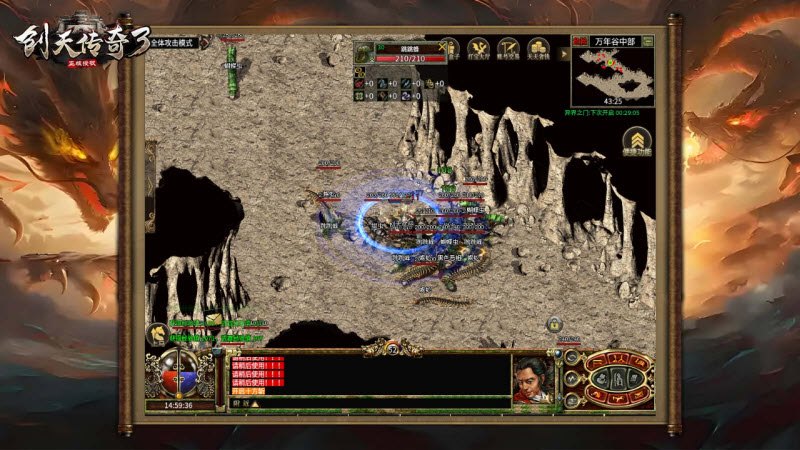Open the 便捷功能 shortcut functions button
The width and height of the screenshot is (800, 450).
pos(637,142)
